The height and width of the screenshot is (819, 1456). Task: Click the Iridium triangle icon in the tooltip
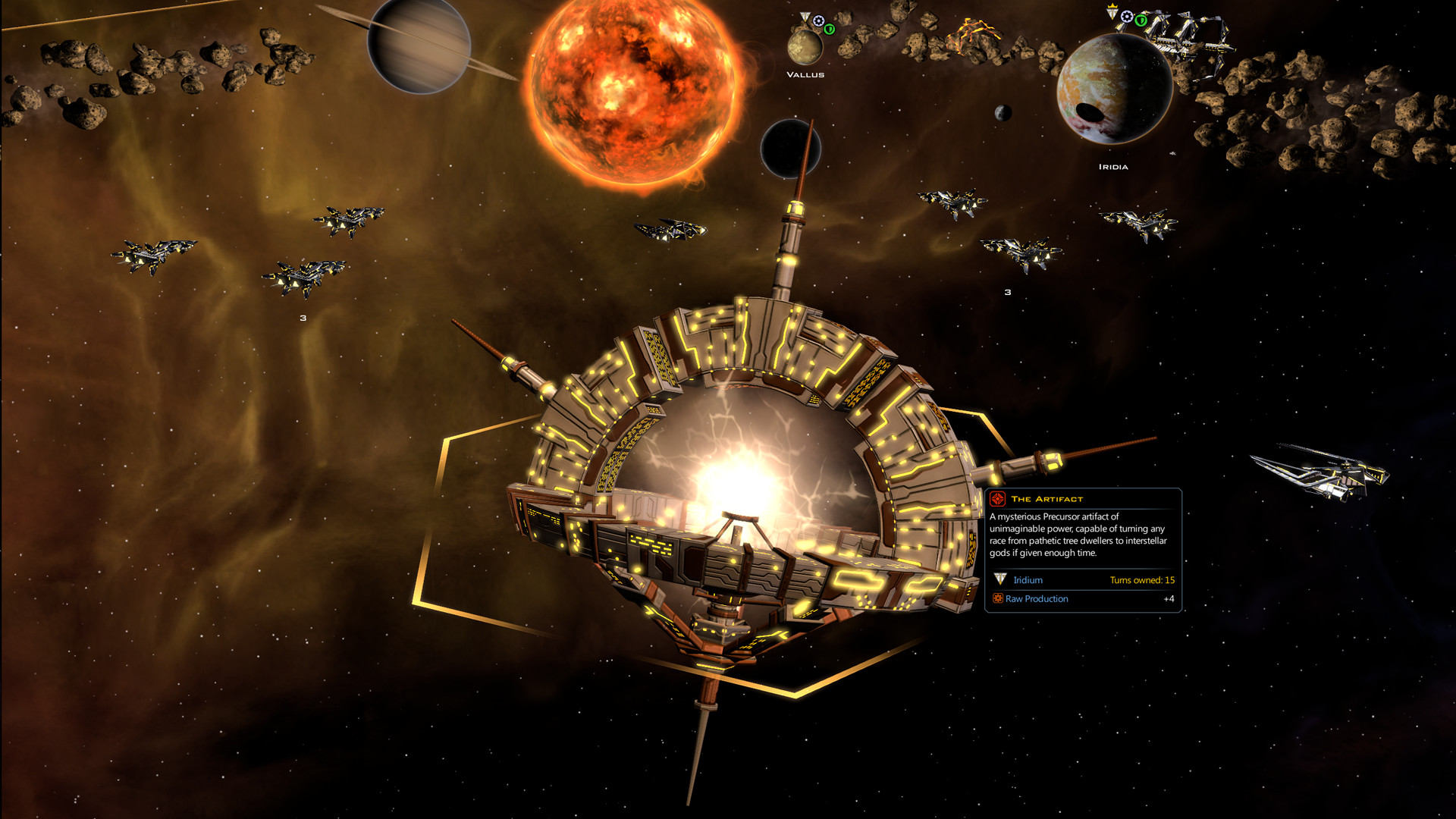pyautogui.click(x=1000, y=579)
